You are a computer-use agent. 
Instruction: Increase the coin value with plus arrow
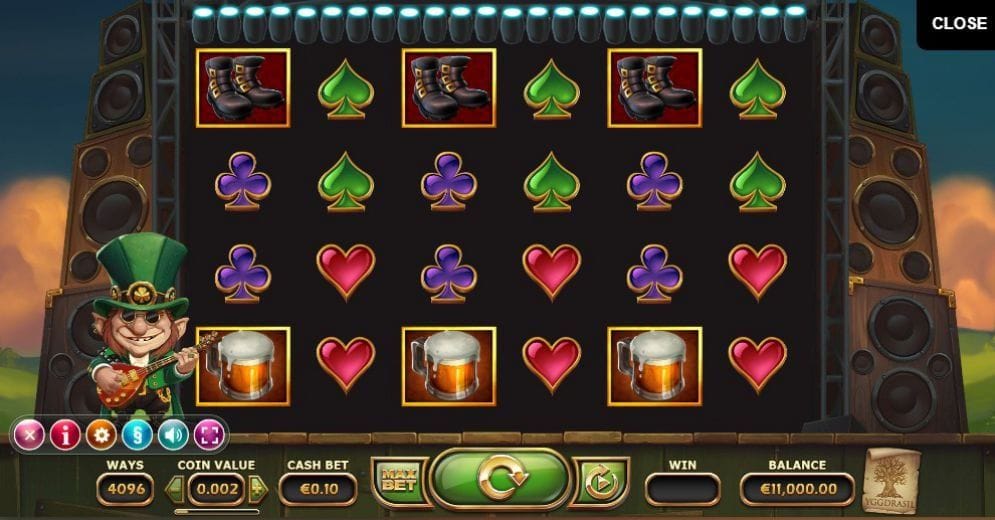pos(258,489)
